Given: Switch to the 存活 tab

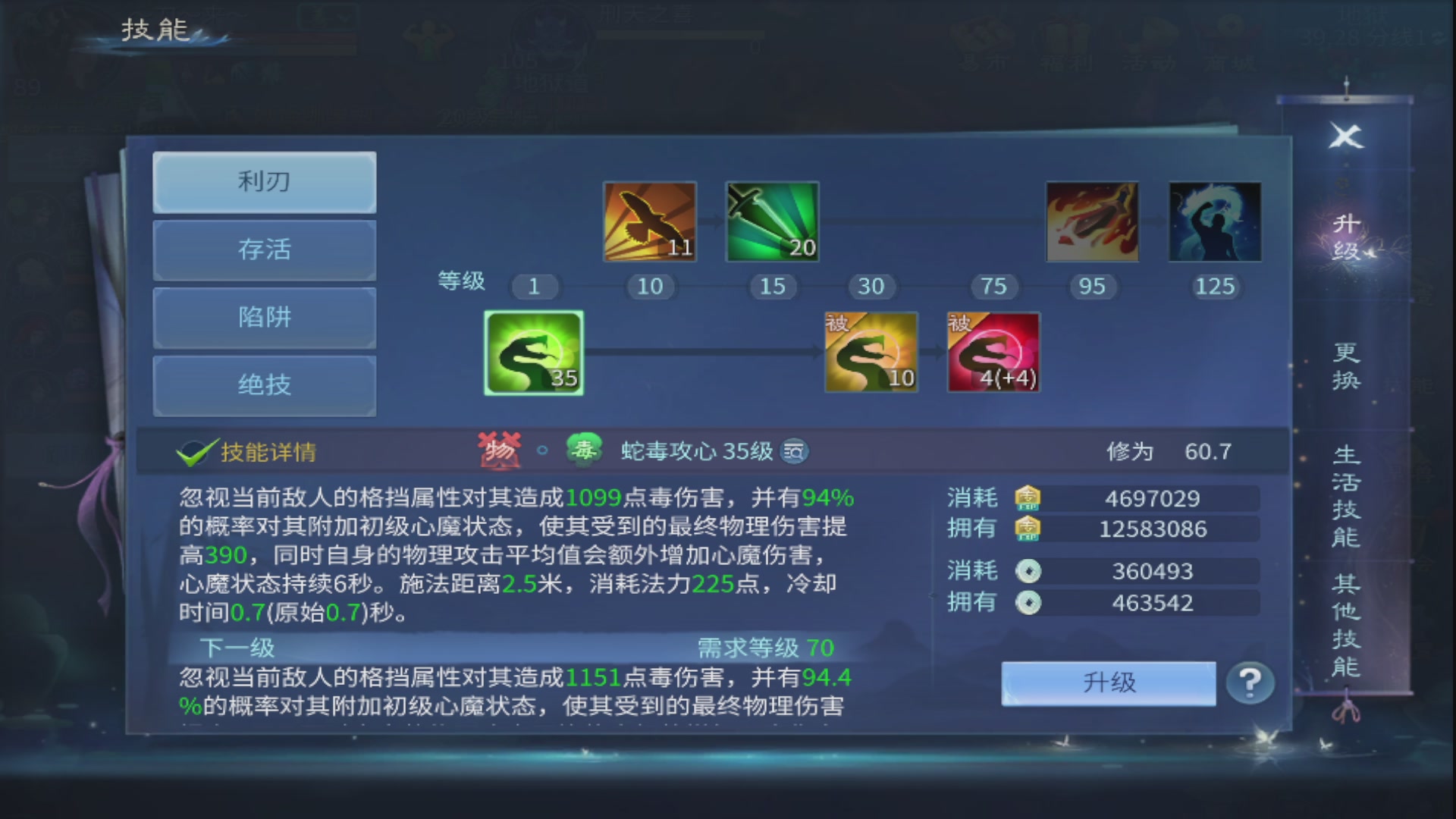Looking at the screenshot, I should (x=265, y=250).
